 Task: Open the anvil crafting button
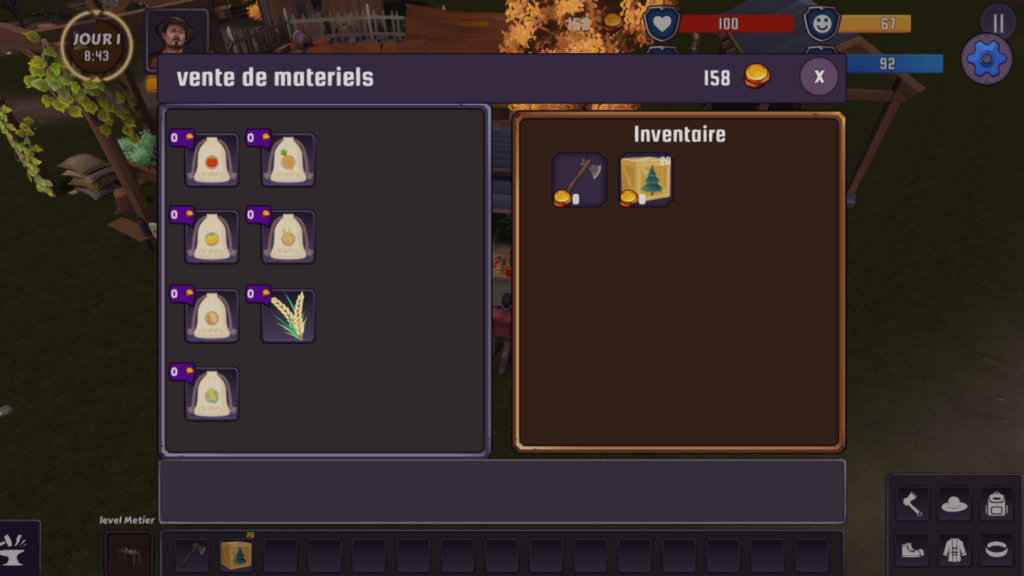click(x=17, y=548)
